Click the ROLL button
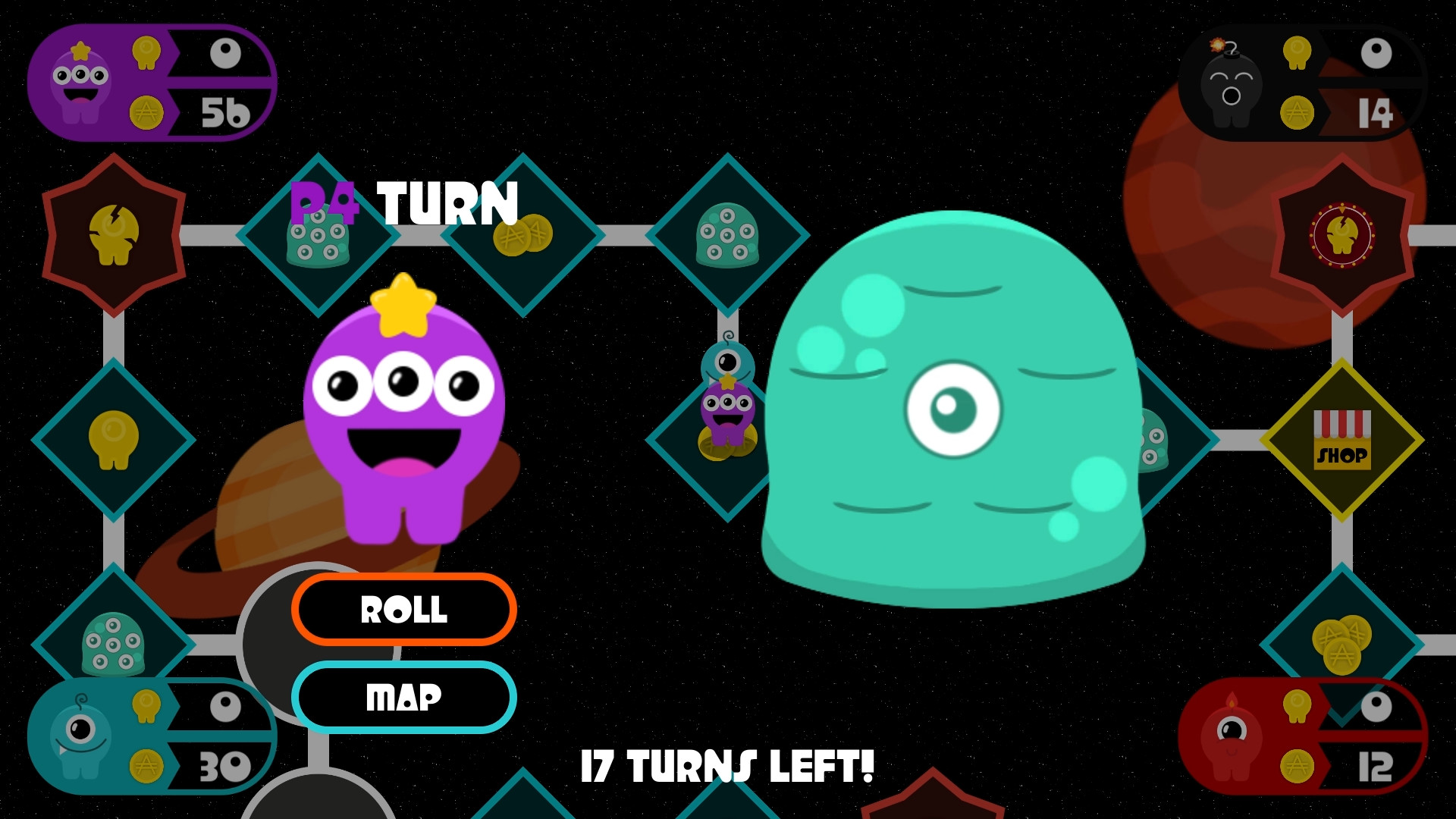This screenshot has height=819, width=1456. [x=404, y=610]
